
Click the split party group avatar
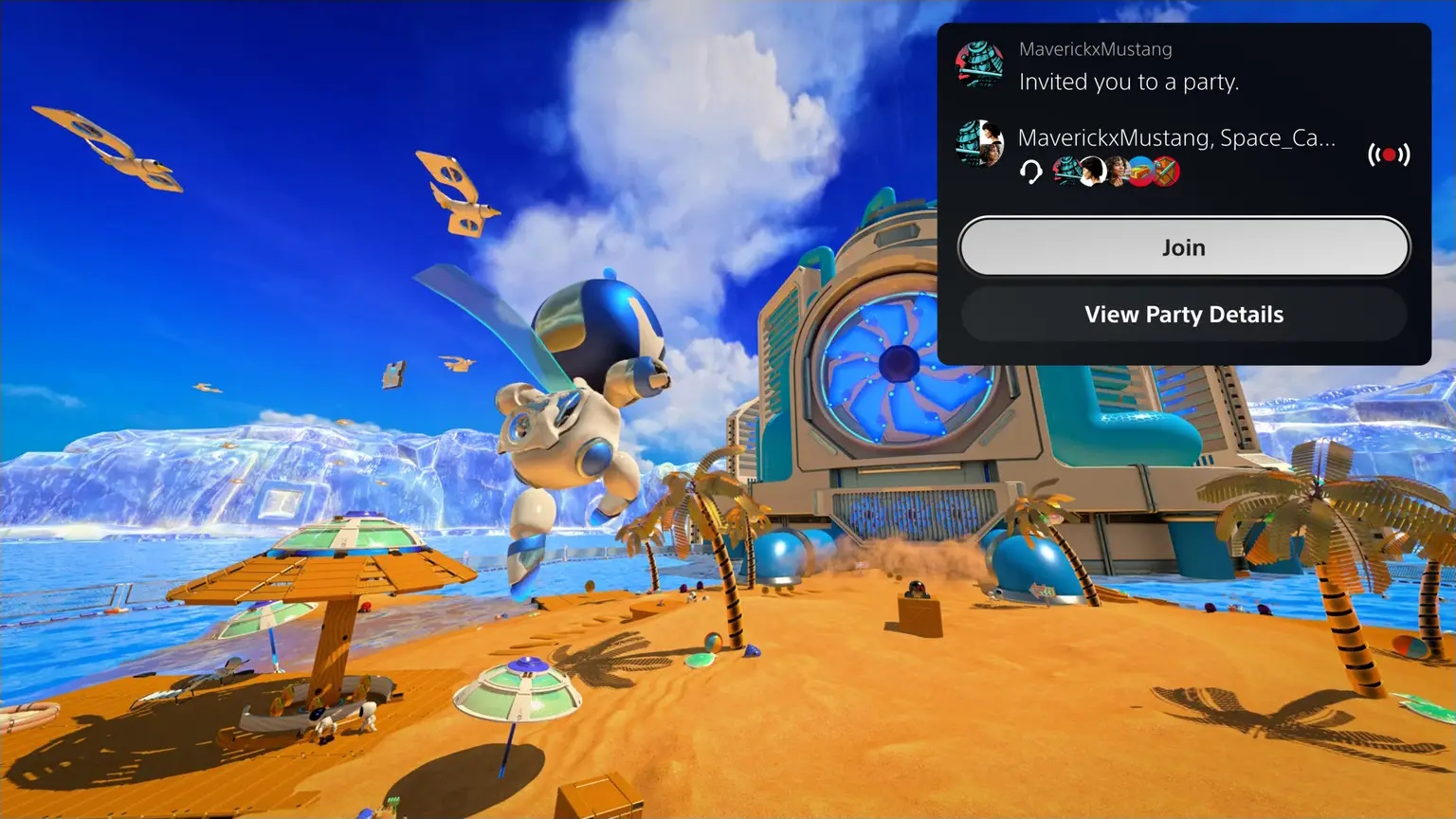pos(981,144)
